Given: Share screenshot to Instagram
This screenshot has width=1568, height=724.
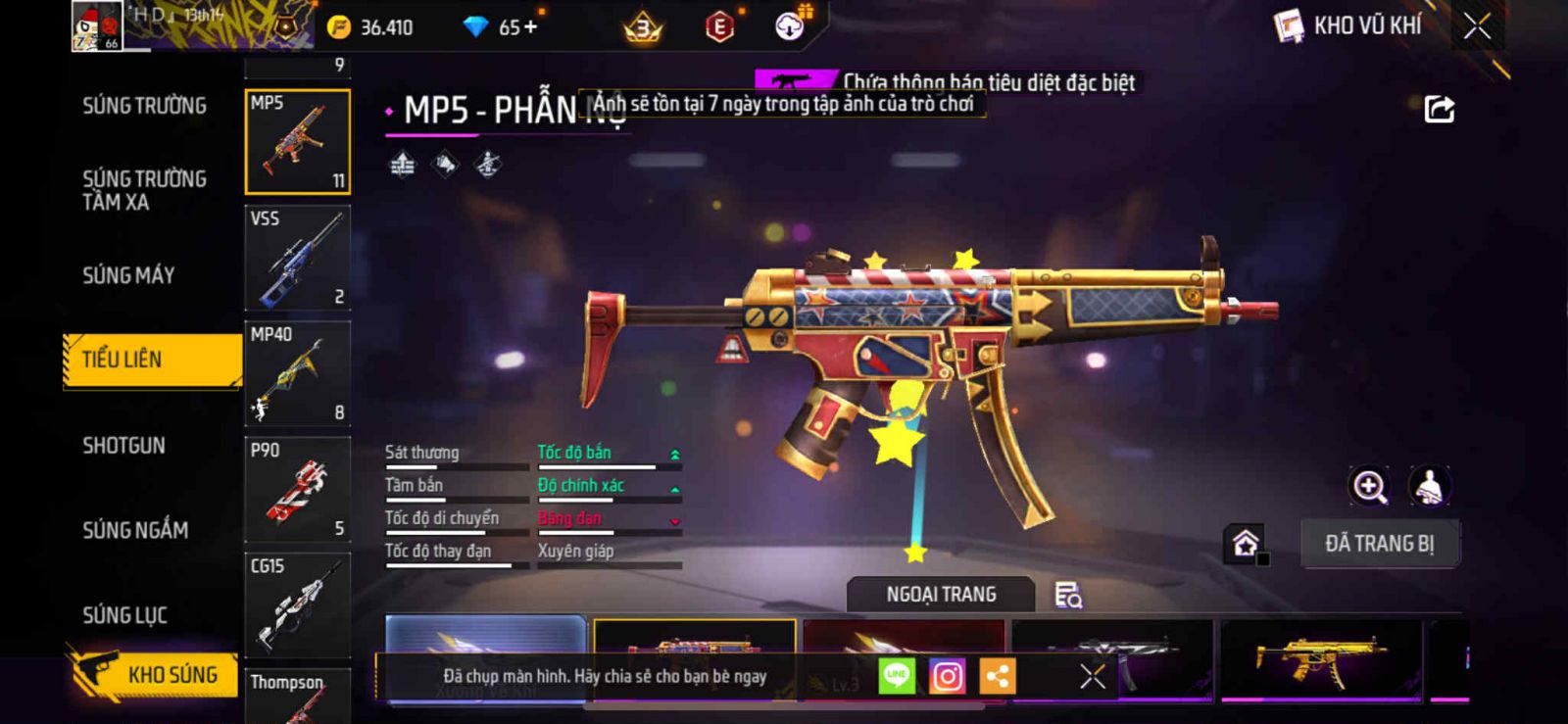Looking at the screenshot, I should [x=947, y=676].
